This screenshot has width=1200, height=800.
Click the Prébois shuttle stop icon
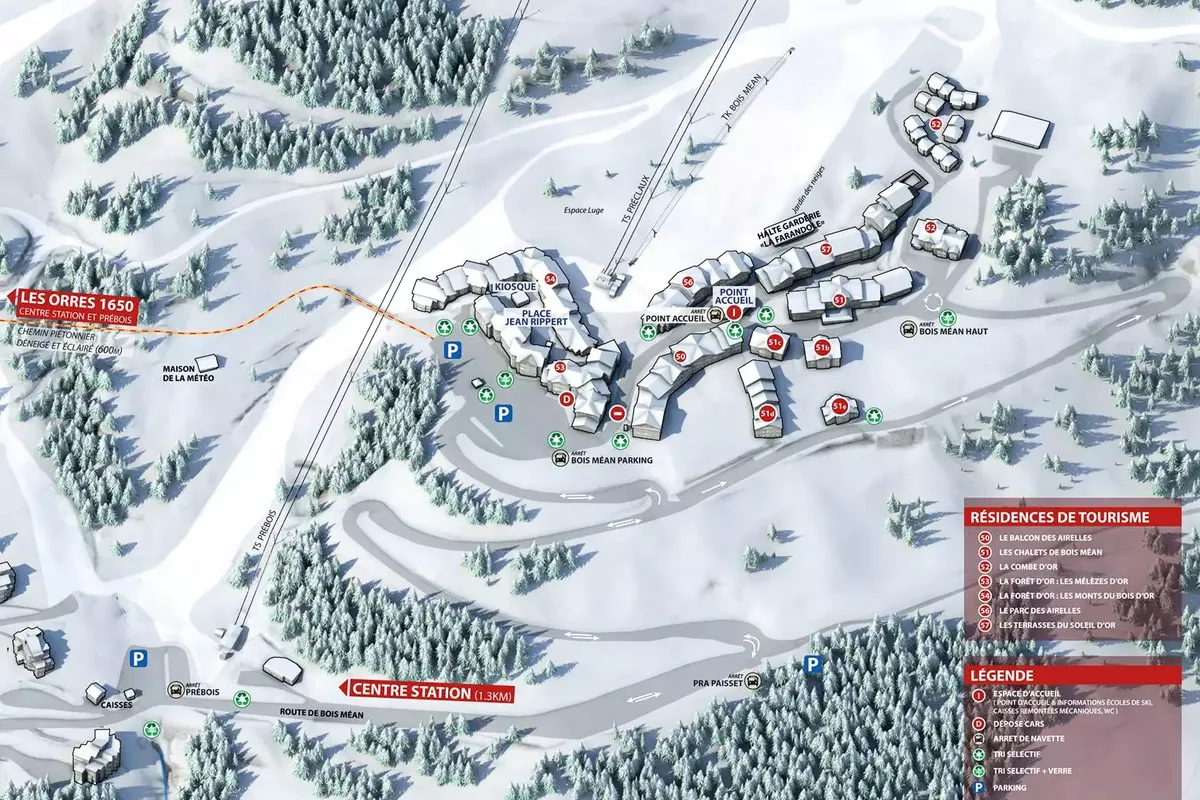pos(176,690)
